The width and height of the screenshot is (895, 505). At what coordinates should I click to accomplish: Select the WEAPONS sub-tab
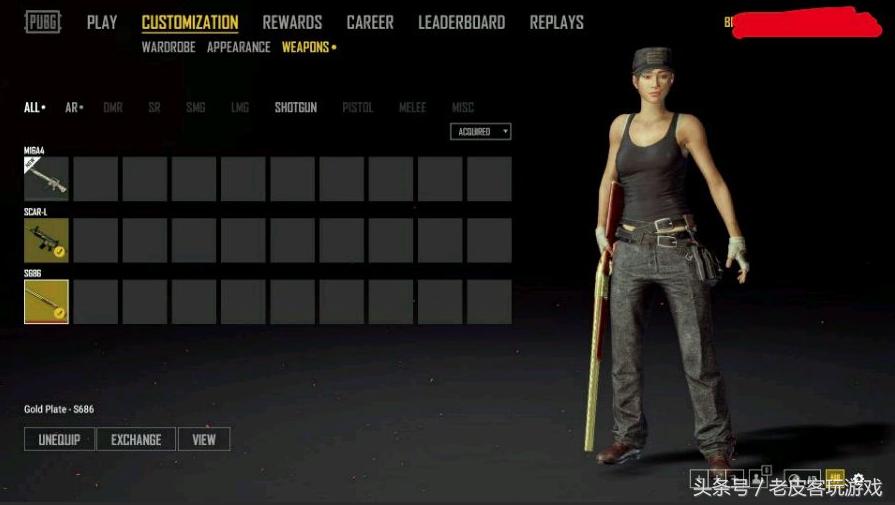(x=306, y=47)
